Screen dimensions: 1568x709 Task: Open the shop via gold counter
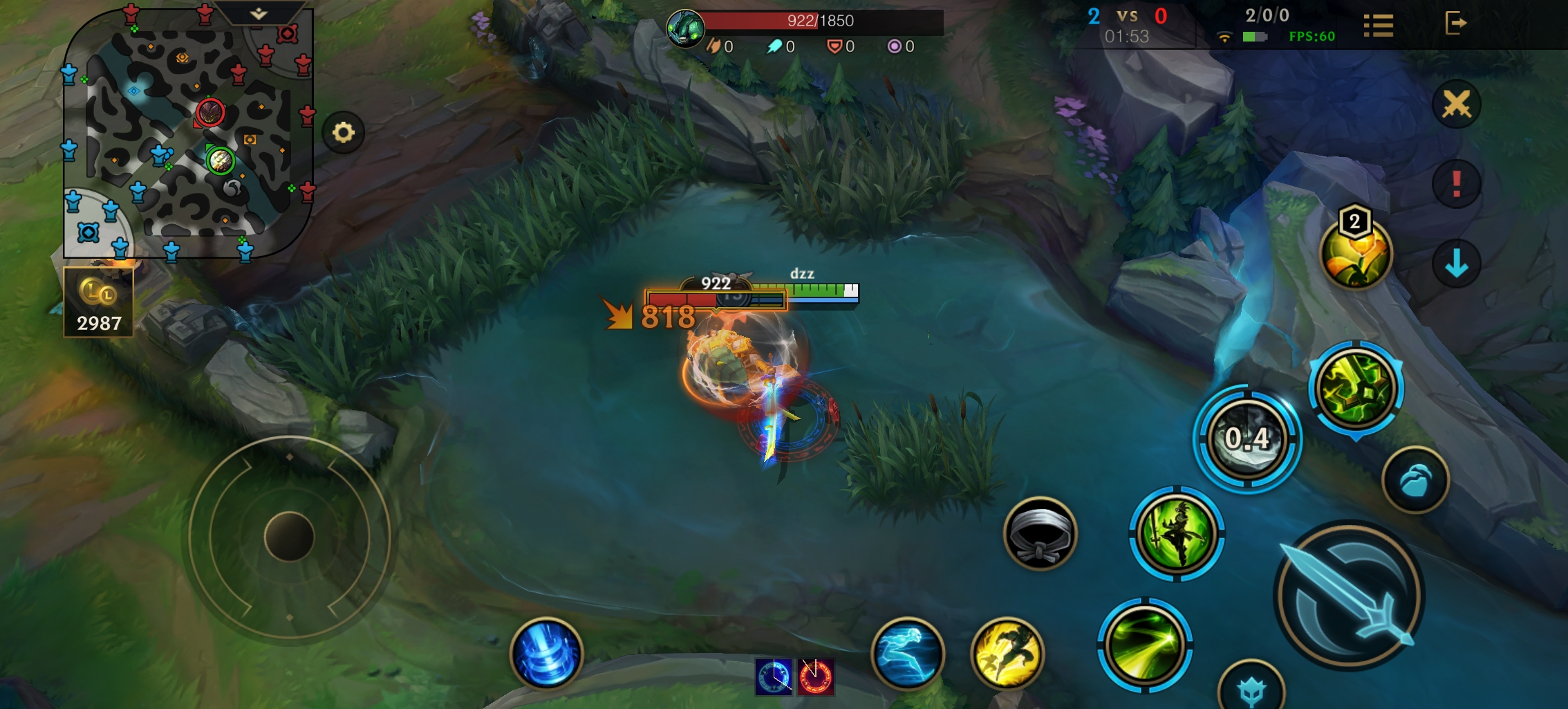pos(99,303)
